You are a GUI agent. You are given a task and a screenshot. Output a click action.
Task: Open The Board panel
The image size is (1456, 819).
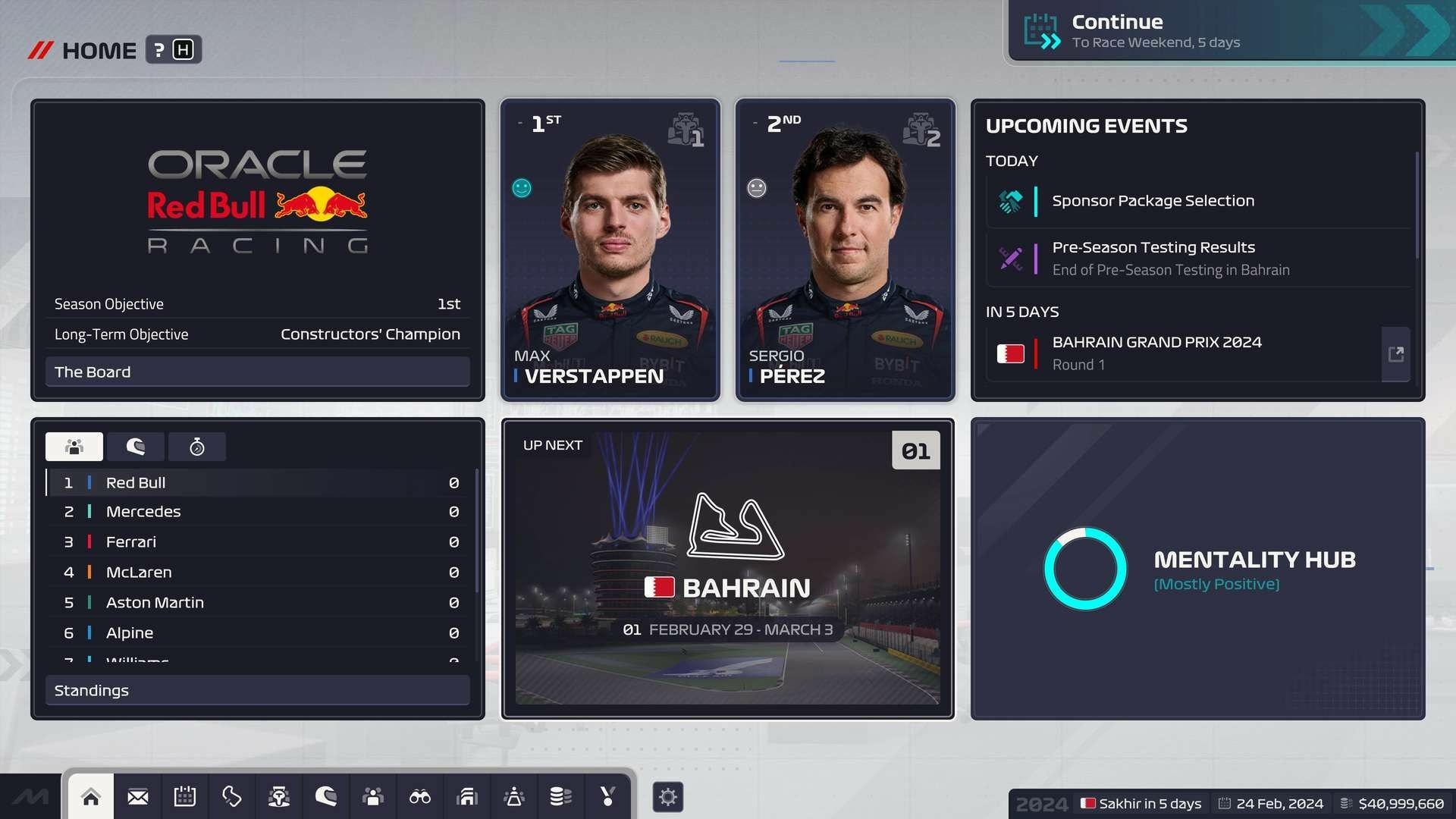(257, 372)
